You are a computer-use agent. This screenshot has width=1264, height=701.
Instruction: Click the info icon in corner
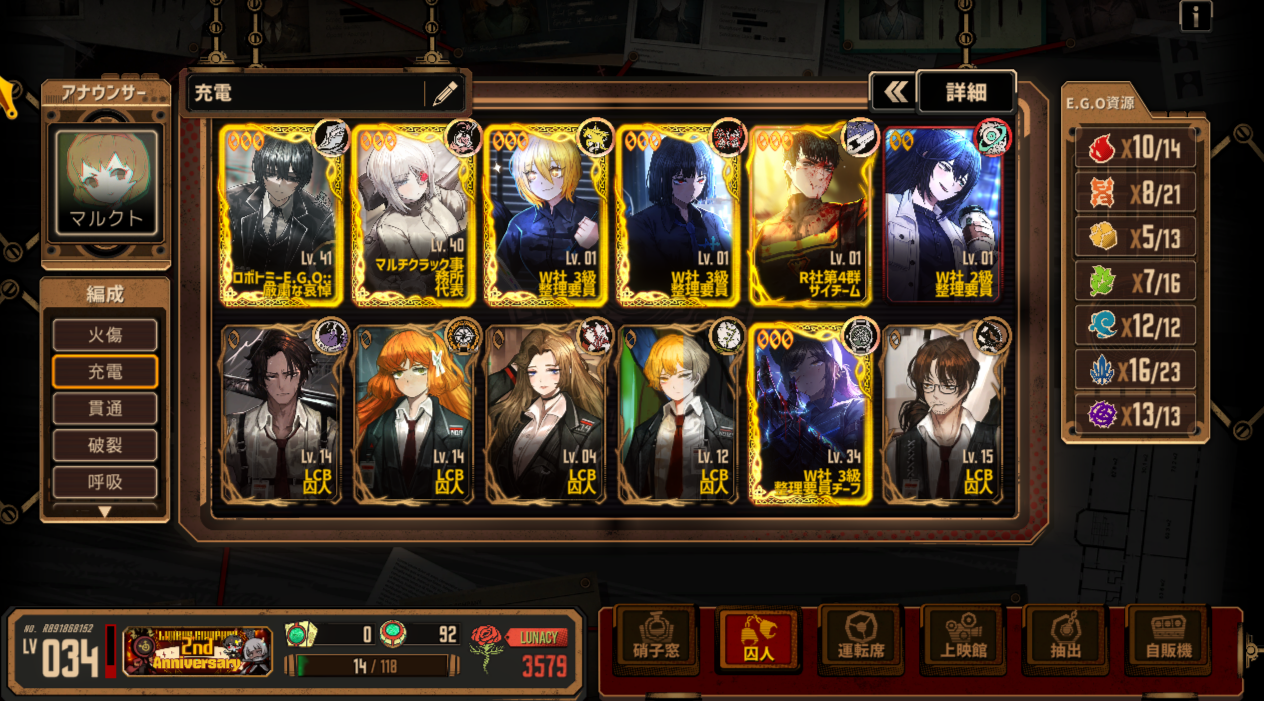point(1195,15)
